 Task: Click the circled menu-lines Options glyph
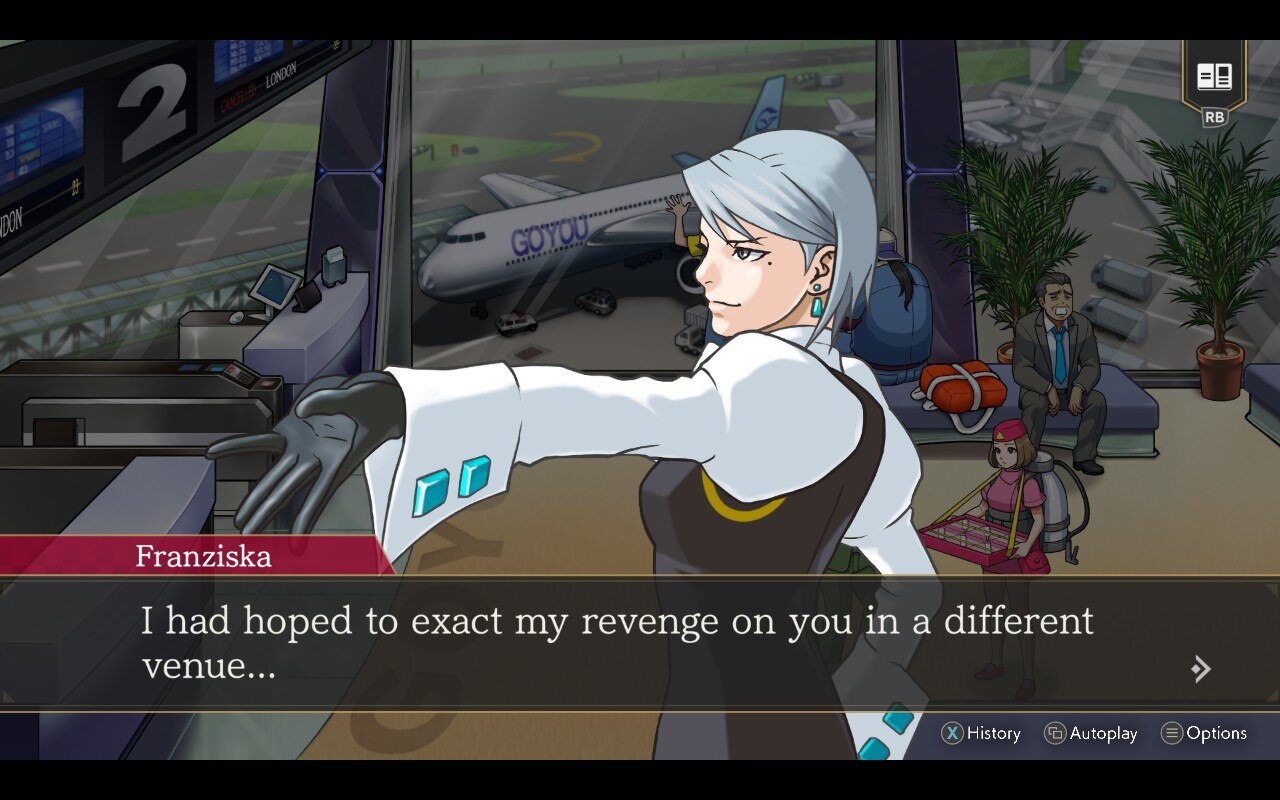[1171, 733]
